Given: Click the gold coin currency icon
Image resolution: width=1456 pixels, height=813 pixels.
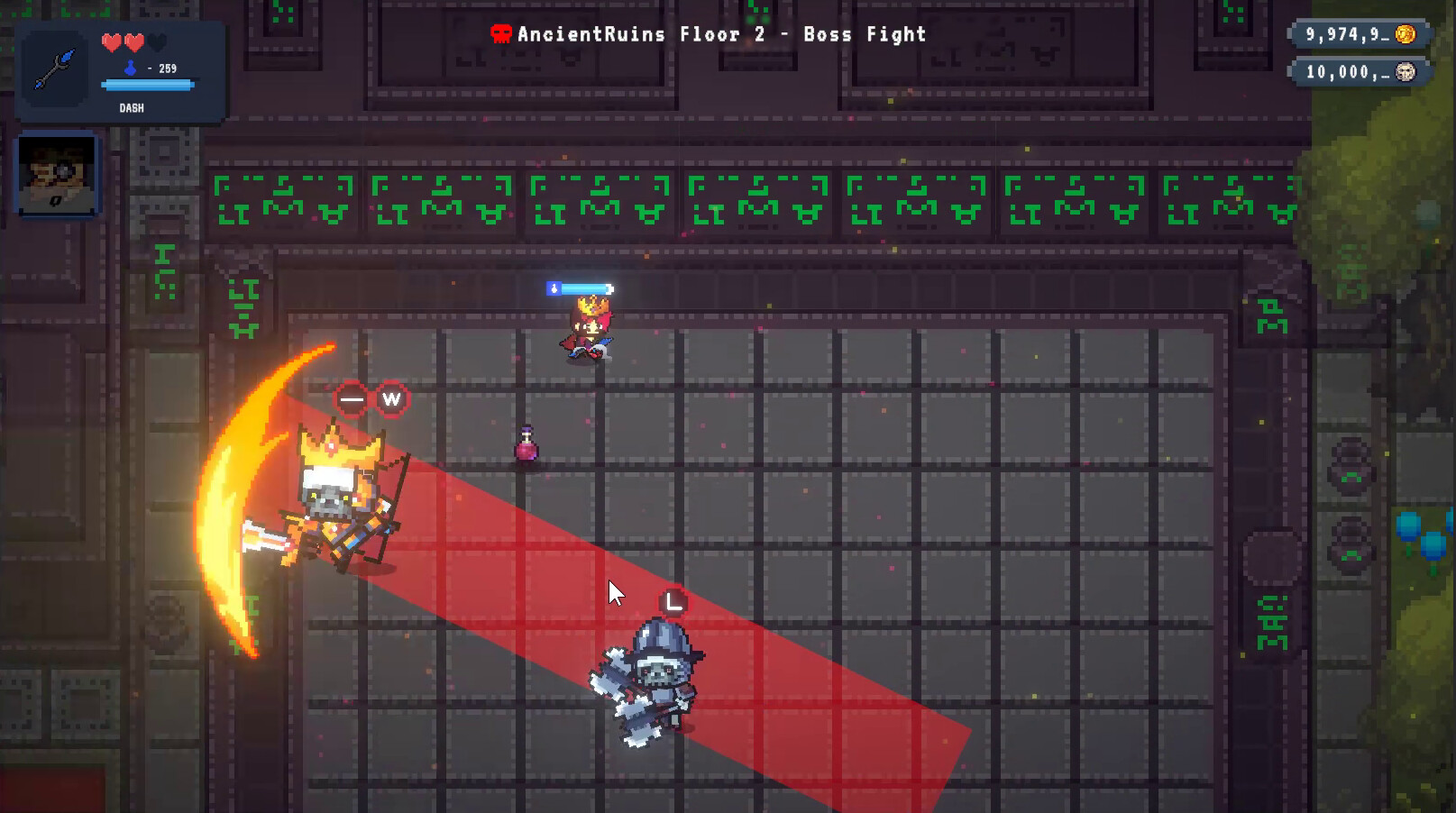Looking at the screenshot, I should 1406,34.
